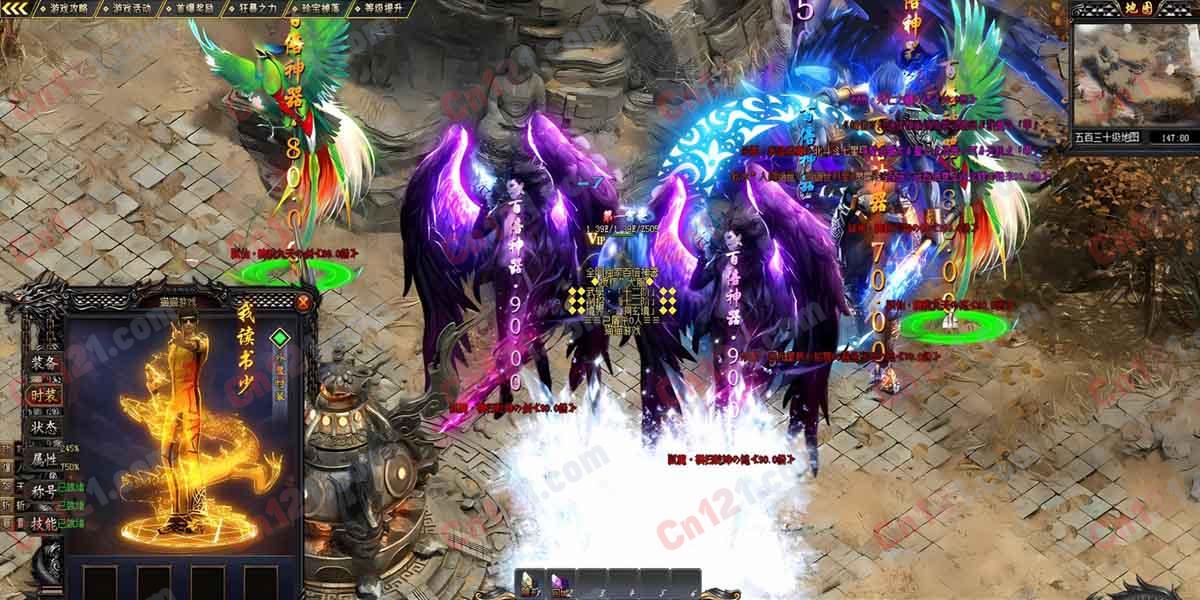Switch to the 时装 fashion tab

(44, 394)
